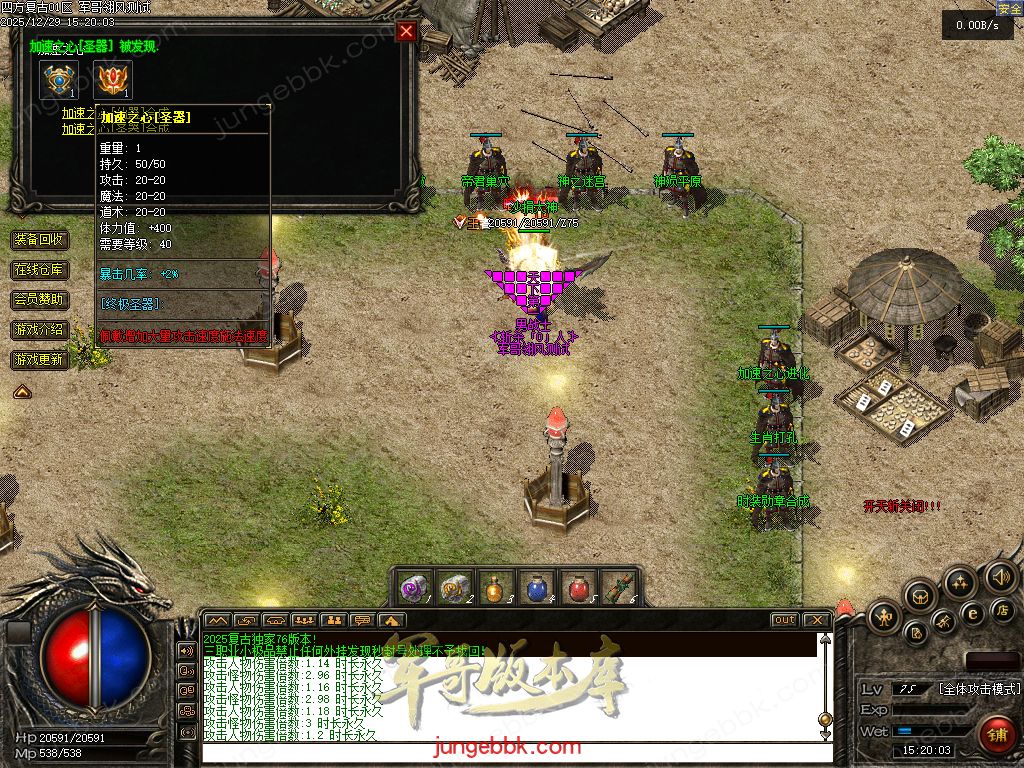Image resolution: width=1024 pixels, height=768 pixels.
Task: Close the item synthesis dialog
Action: click(406, 31)
